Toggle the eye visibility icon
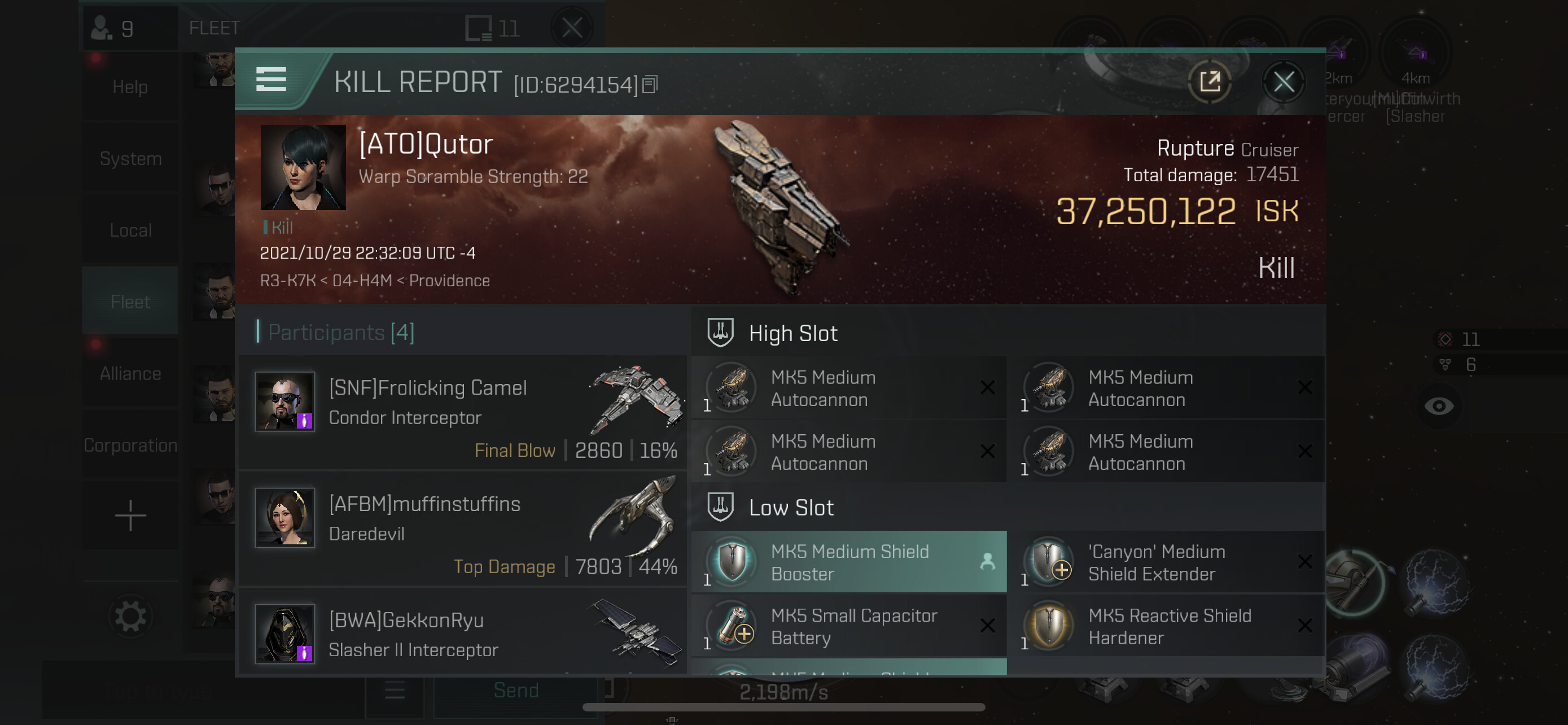Image resolution: width=1568 pixels, height=725 pixels. [1438, 406]
